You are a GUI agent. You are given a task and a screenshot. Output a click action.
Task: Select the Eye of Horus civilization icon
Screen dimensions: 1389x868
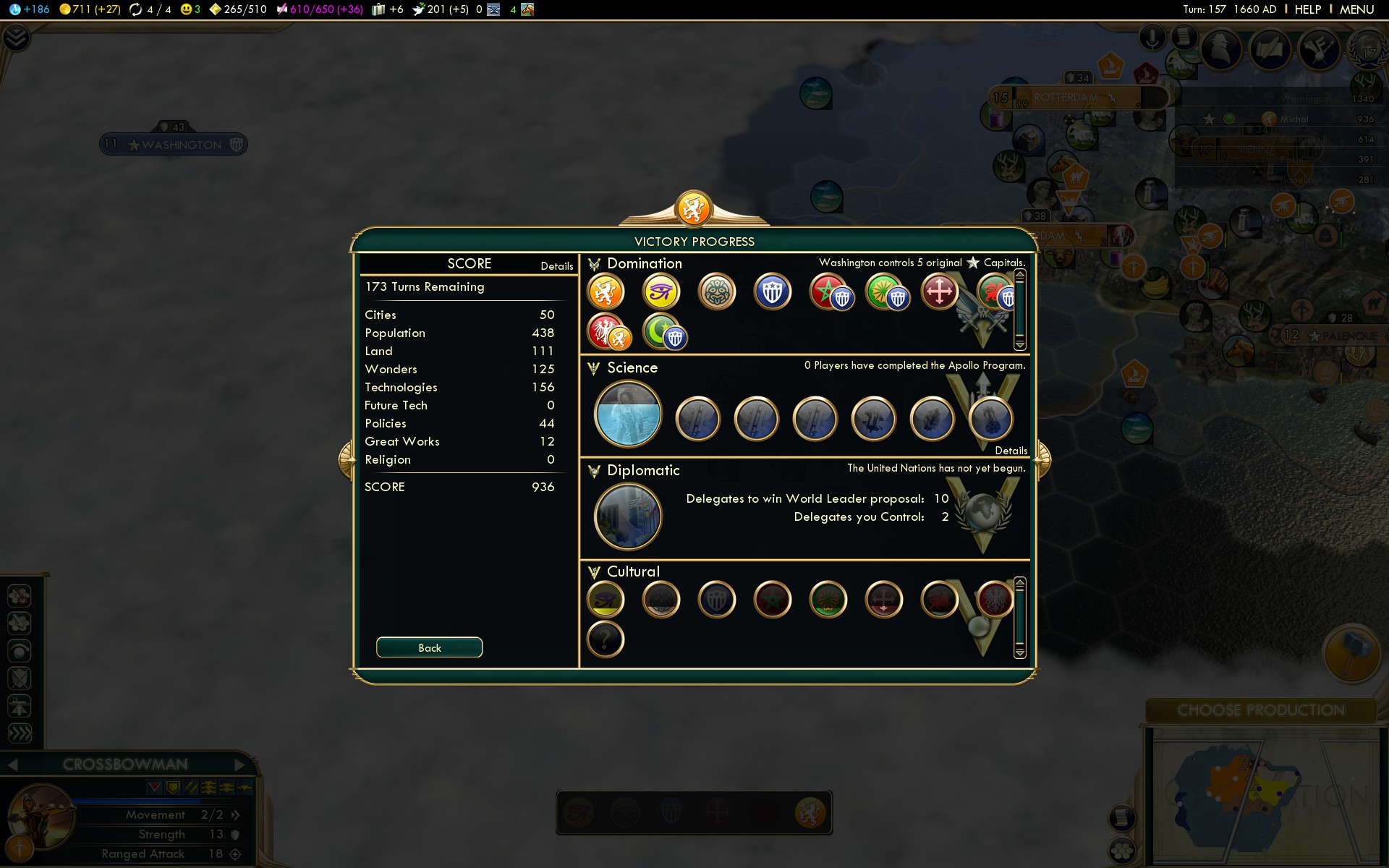click(661, 292)
